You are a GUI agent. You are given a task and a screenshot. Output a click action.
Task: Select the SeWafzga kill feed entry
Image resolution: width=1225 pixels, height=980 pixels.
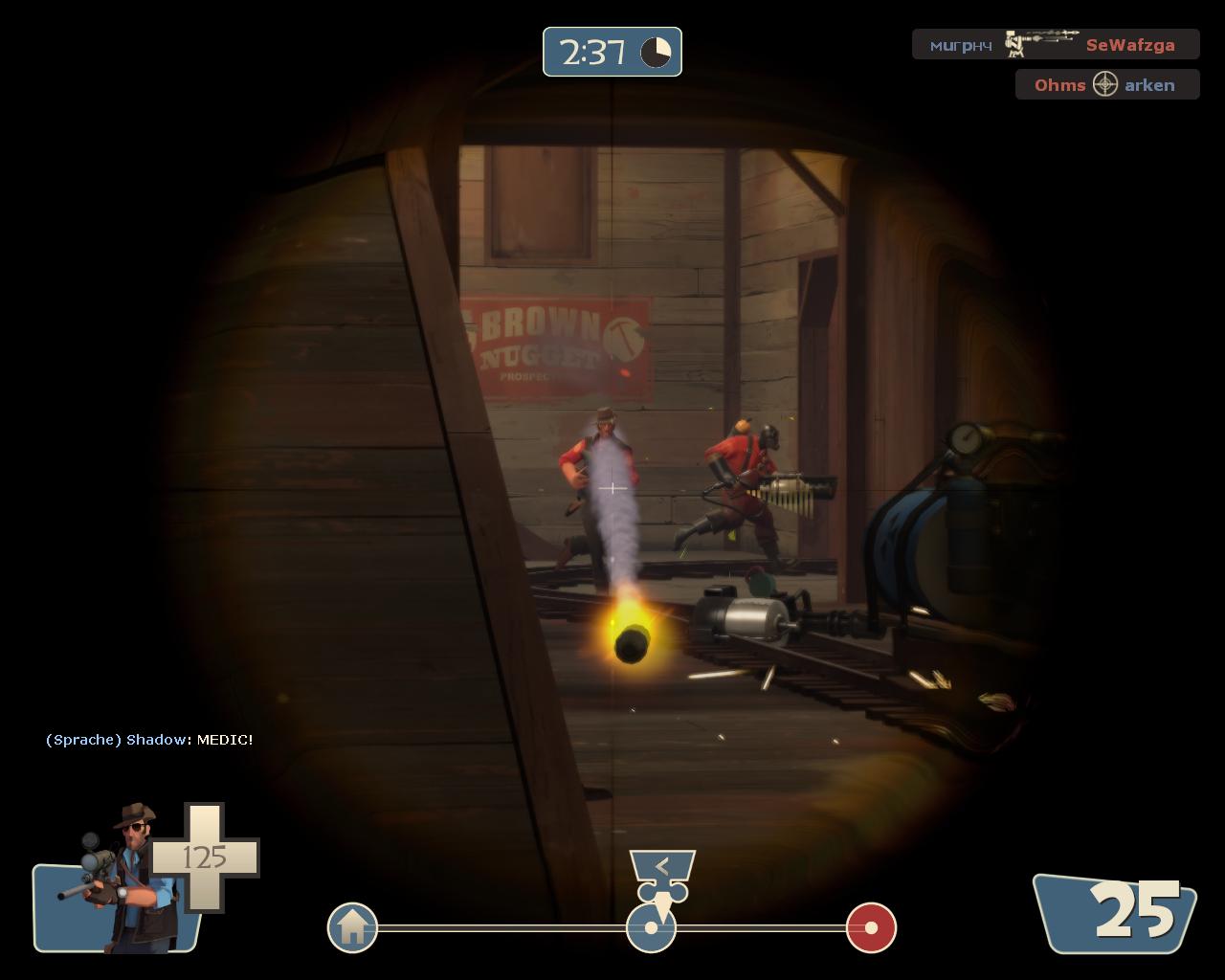1055,45
